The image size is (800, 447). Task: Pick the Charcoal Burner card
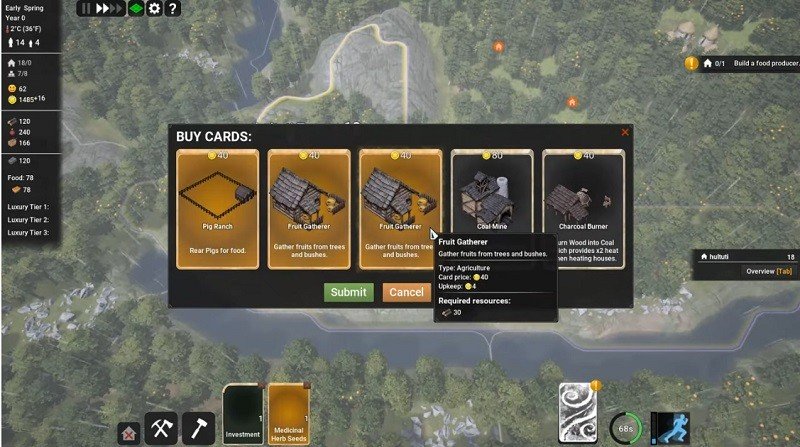pyautogui.click(x=583, y=209)
